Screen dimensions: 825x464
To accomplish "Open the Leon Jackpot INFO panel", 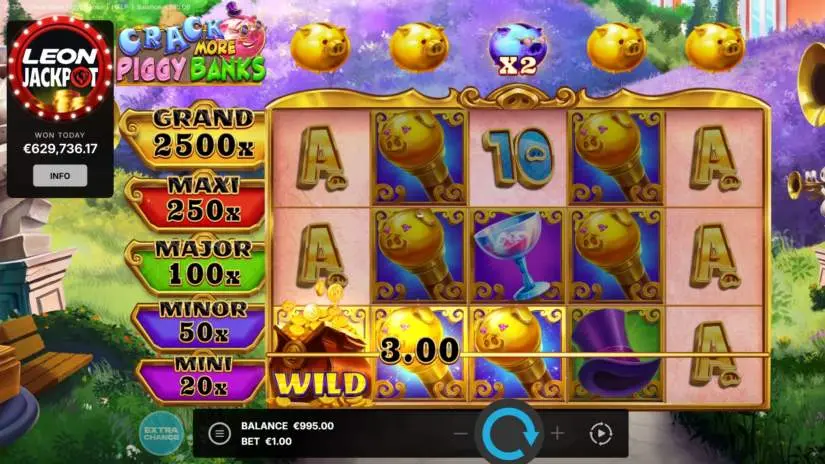I will coord(60,176).
